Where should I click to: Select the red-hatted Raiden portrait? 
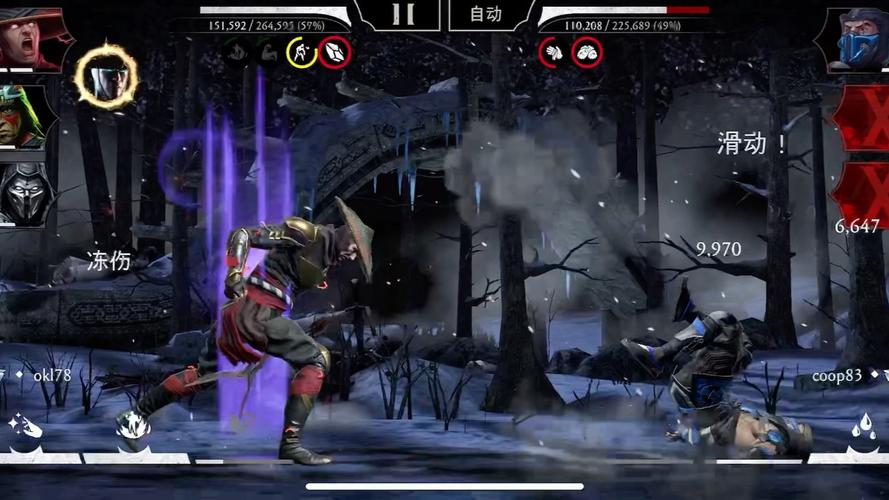(x=28, y=38)
